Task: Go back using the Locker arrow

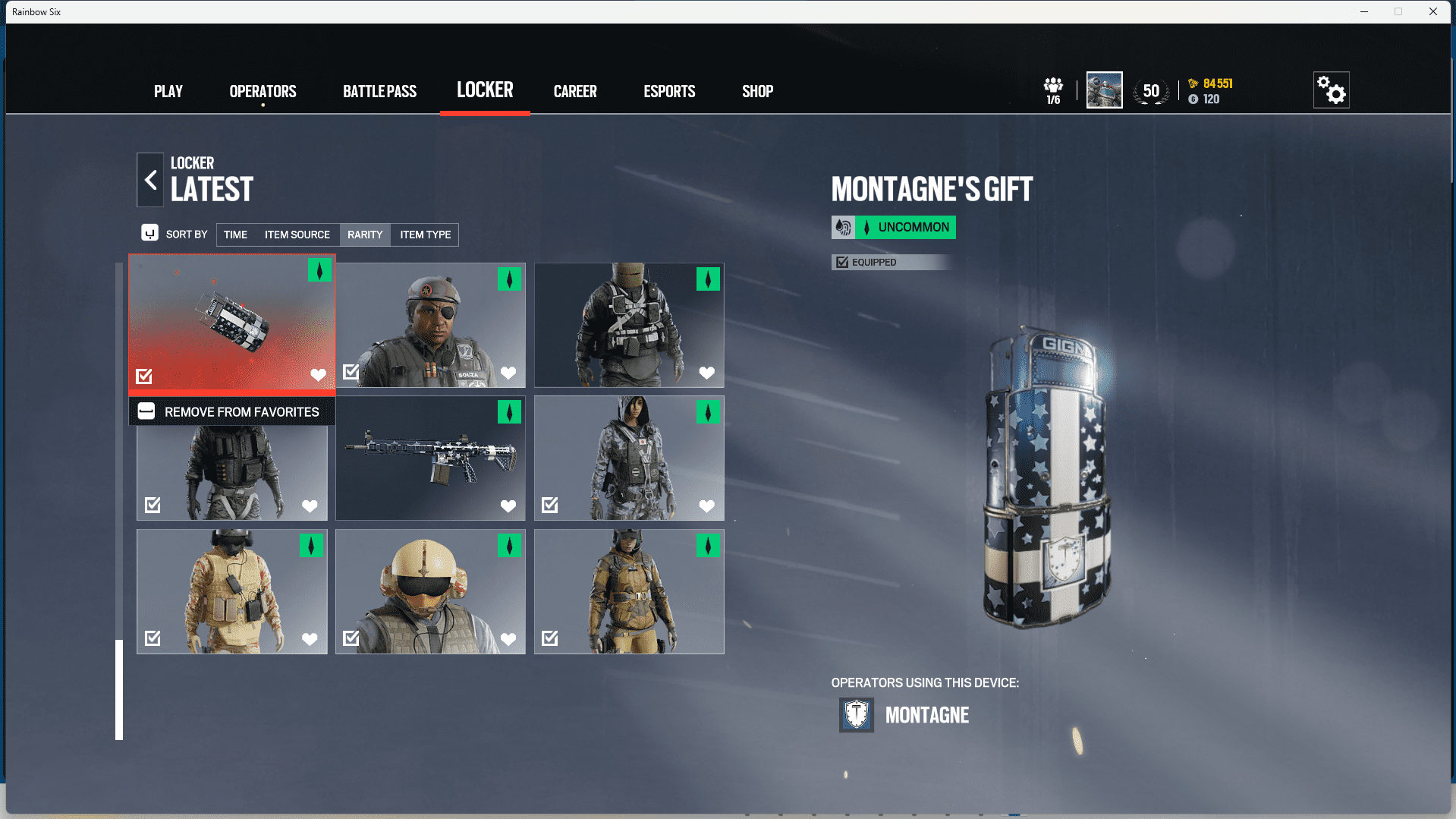Action: tap(150, 180)
